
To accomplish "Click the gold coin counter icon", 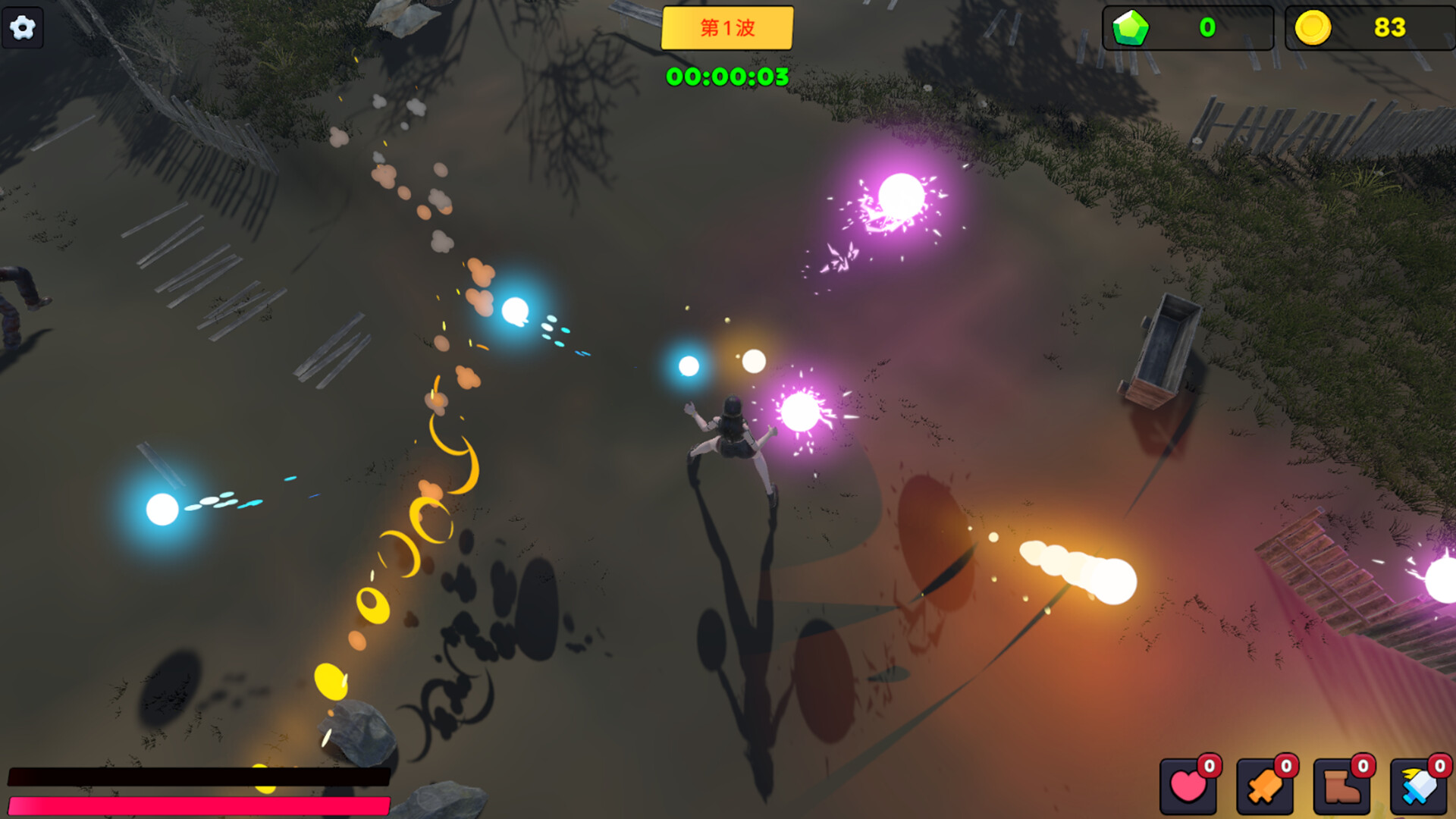I will [x=1314, y=29].
